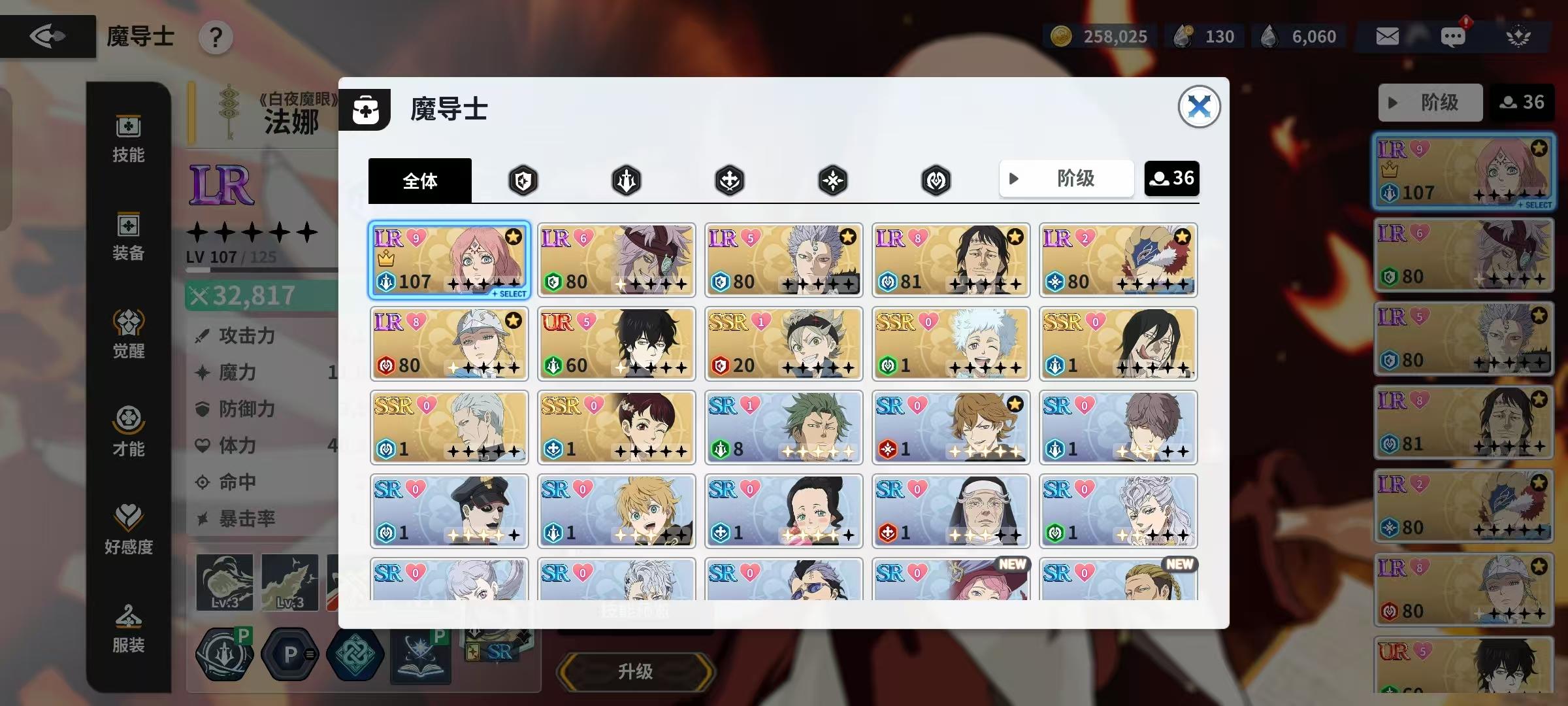The image size is (1568, 706).
Task: Expand the right panel 阶级 sorter
Action: click(x=1430, y=102)
